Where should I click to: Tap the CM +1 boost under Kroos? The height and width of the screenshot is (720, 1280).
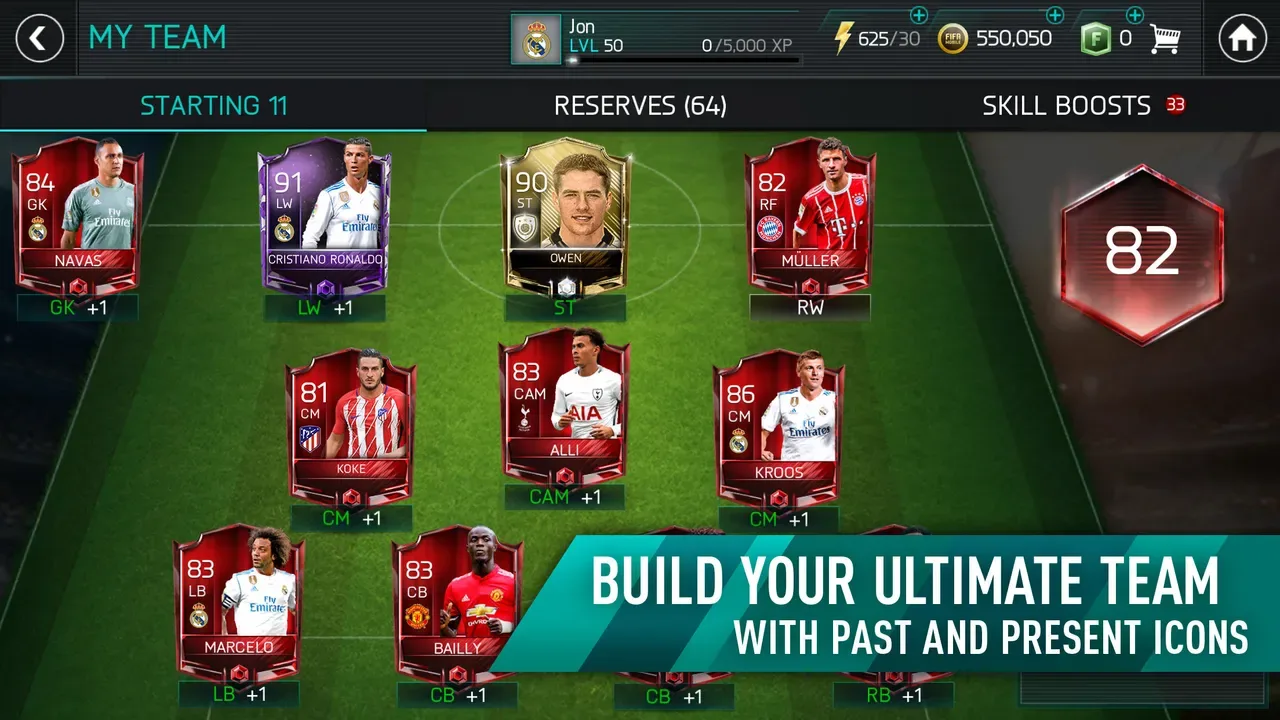[778, 519]
